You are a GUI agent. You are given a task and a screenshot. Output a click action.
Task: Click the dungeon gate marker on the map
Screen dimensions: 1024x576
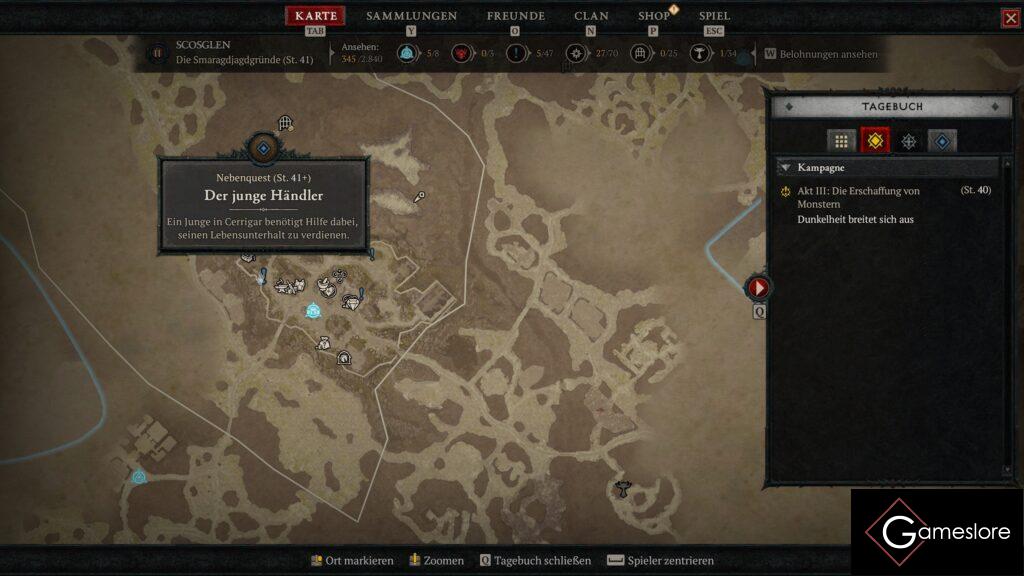285,123
